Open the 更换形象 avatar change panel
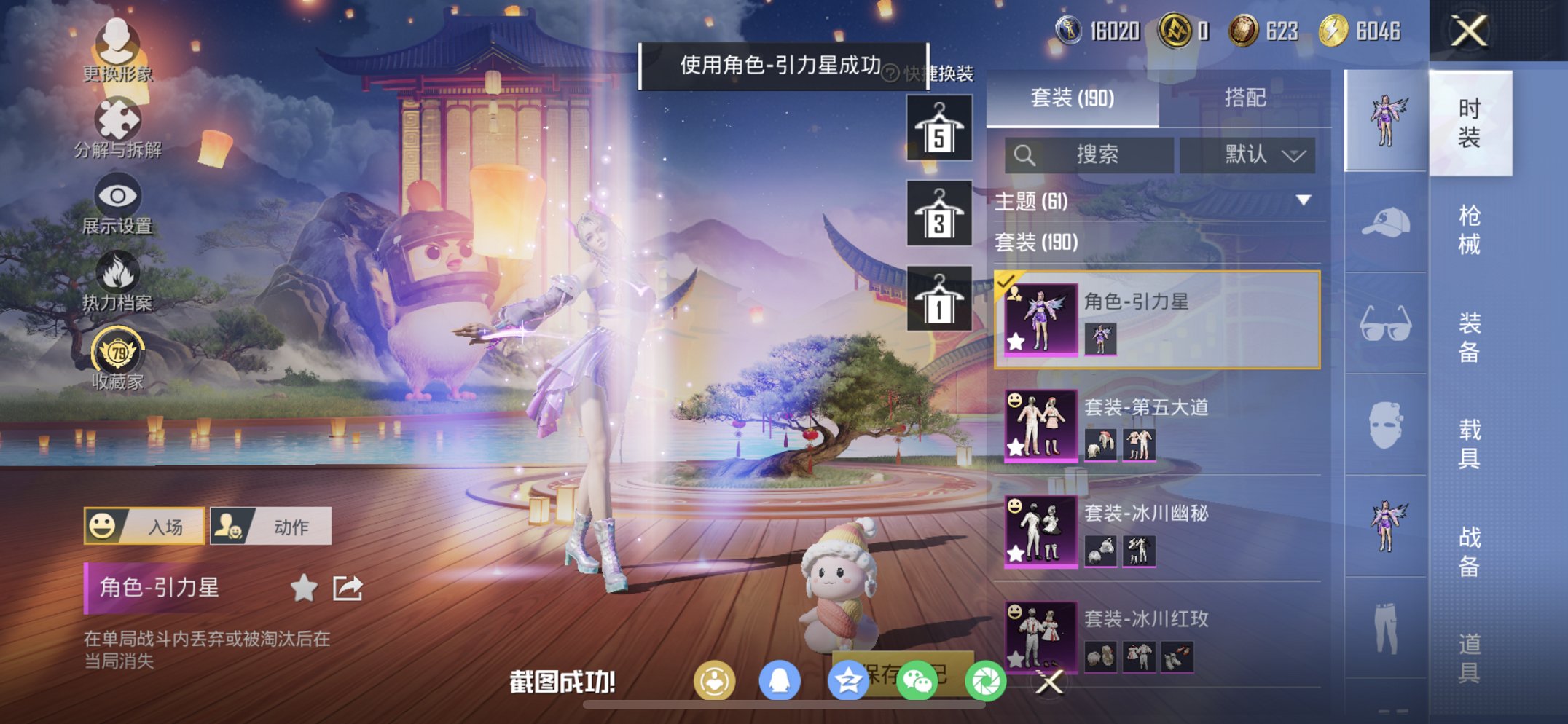This screenshot has width=1568, height=724. [x=117, y=51]
